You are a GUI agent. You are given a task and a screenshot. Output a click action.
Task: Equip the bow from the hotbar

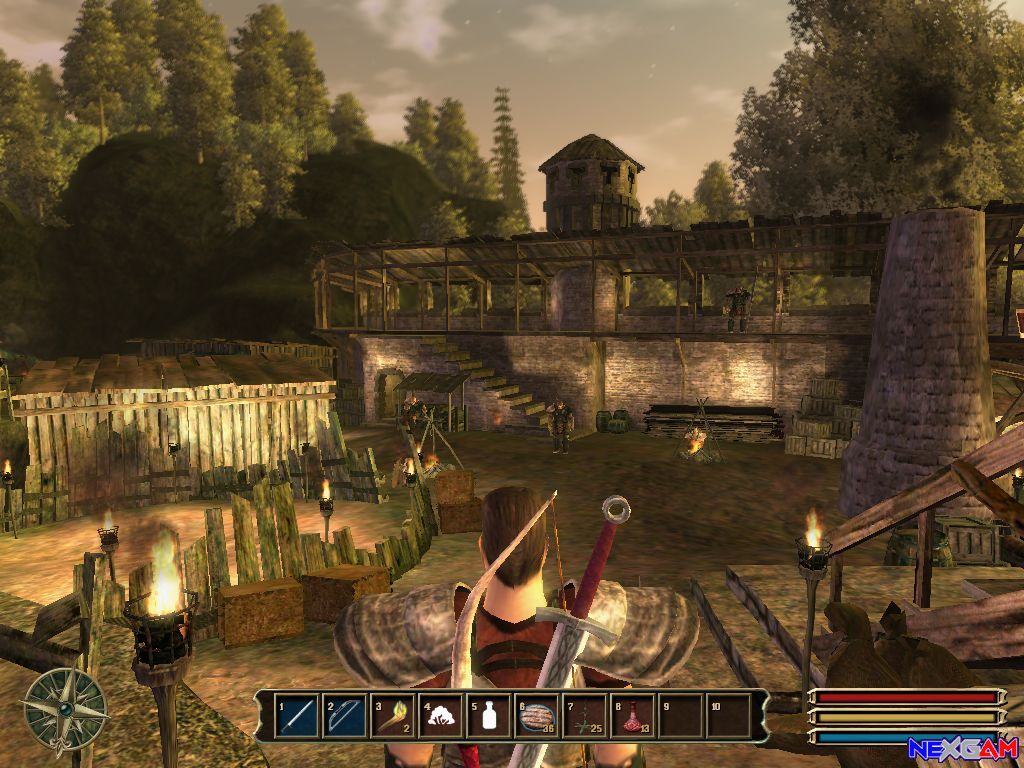(345, 716)
